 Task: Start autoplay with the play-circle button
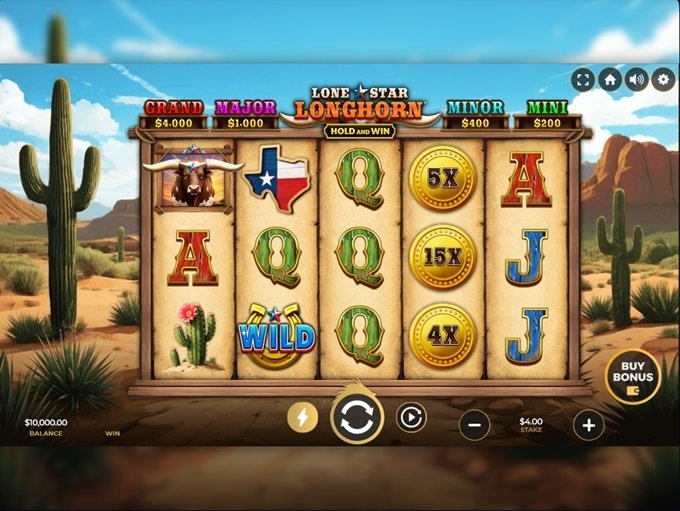[411, 417]
